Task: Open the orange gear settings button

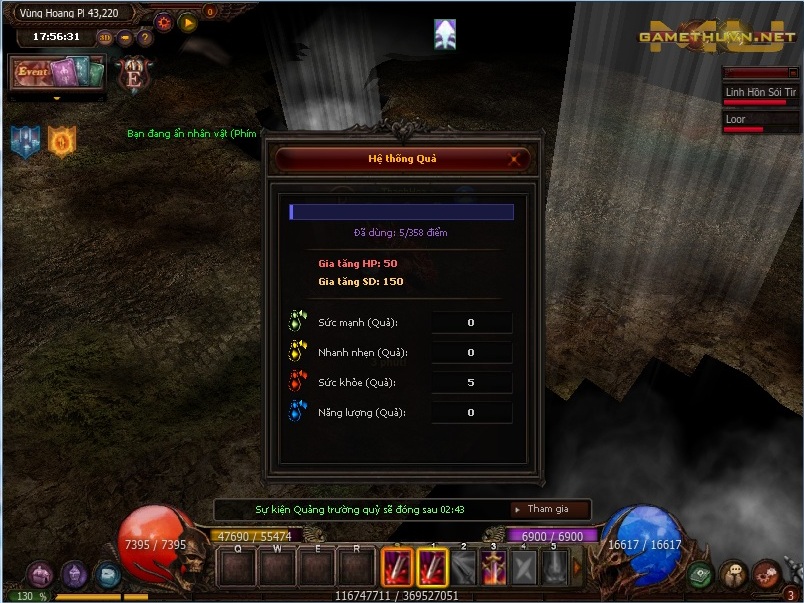Action: (x=164, y=22)
